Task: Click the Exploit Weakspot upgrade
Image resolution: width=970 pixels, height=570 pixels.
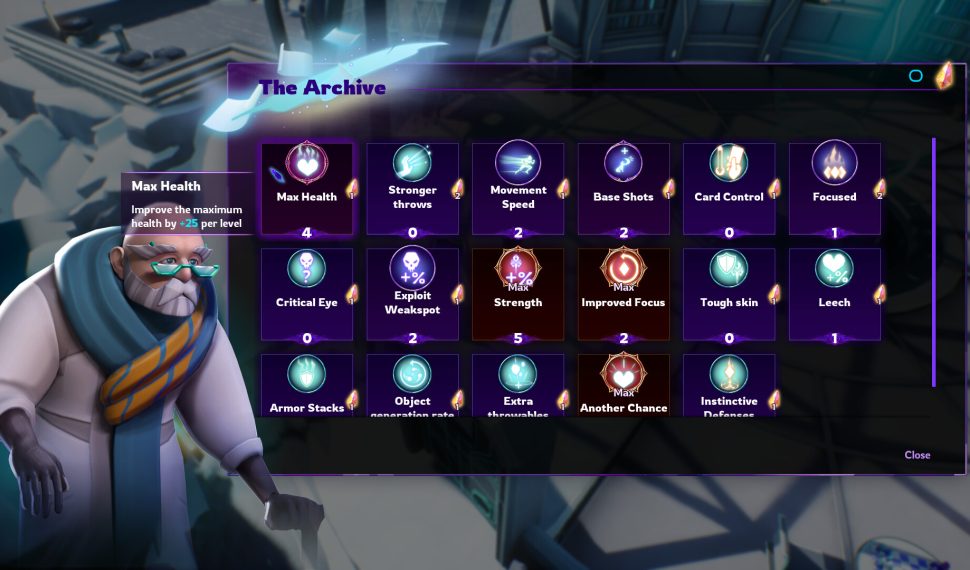Action: pyautogui.click(x=412, y=294)
